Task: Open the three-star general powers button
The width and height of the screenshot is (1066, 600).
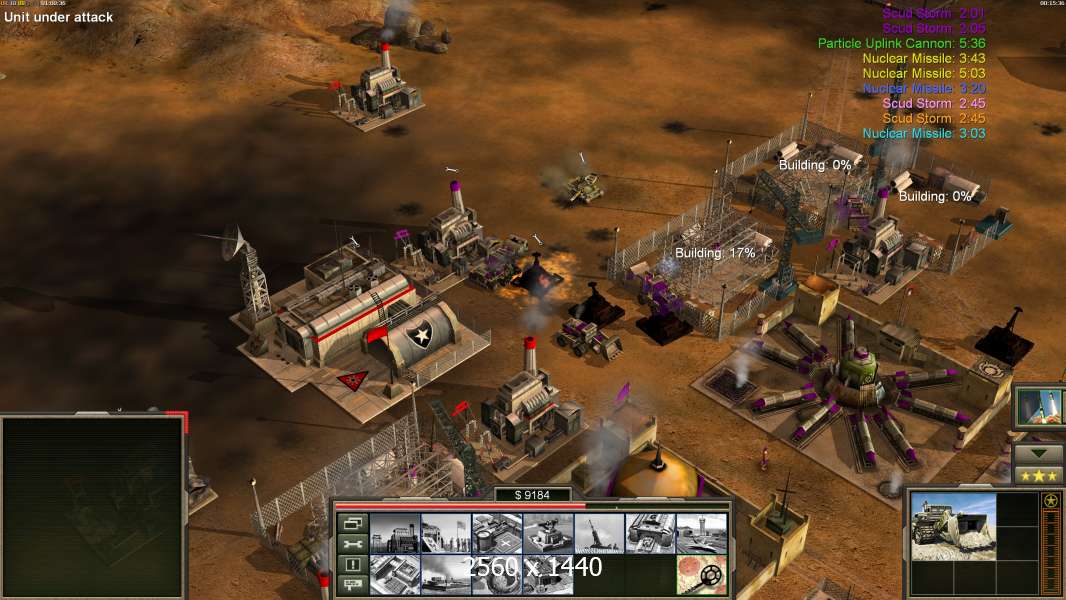Action: [1038, 475]
